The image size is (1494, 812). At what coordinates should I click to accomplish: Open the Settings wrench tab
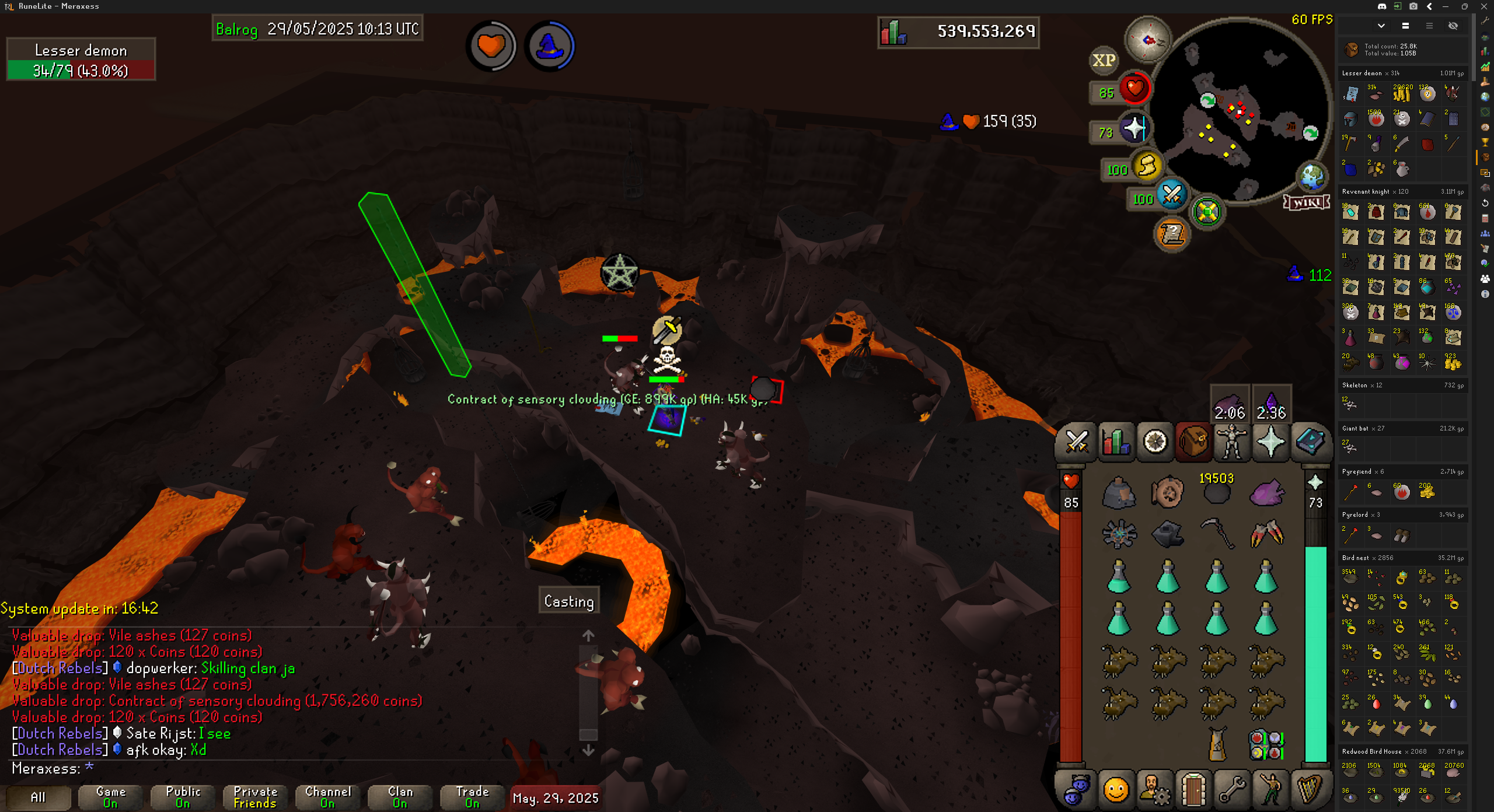pyautogui.click(x=1231, y=790)
